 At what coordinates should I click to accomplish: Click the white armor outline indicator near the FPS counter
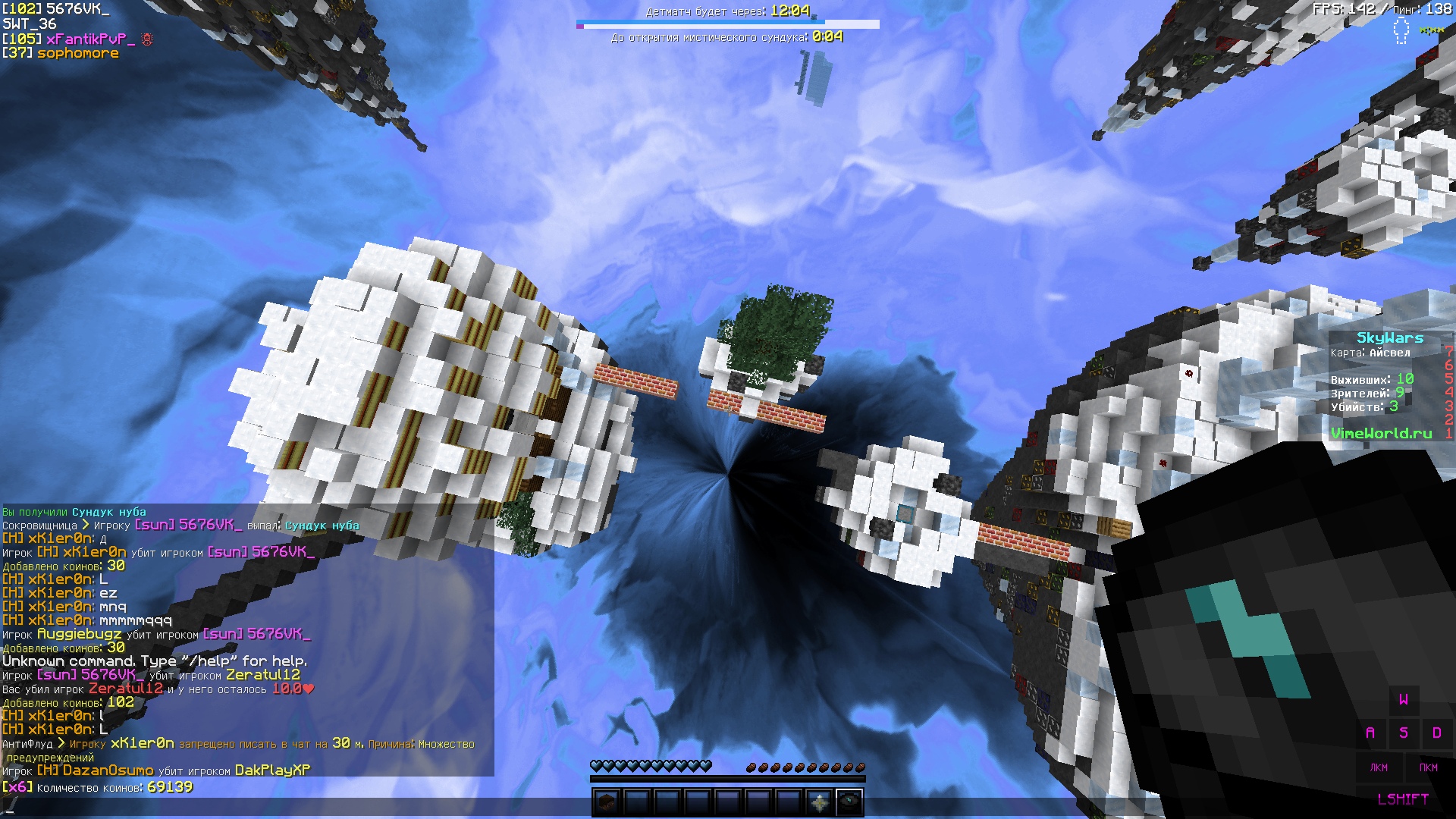tap(1401, 30)
